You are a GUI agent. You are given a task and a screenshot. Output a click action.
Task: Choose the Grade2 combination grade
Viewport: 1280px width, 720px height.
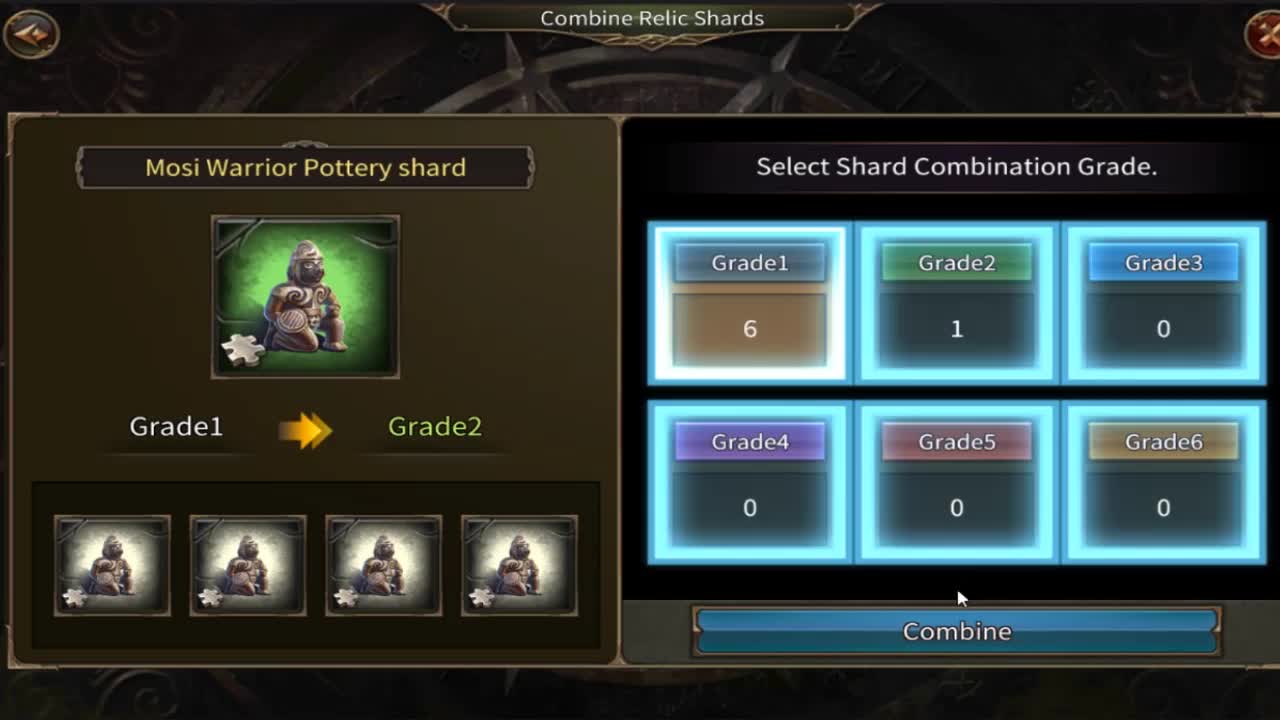(x=956, y=303)
